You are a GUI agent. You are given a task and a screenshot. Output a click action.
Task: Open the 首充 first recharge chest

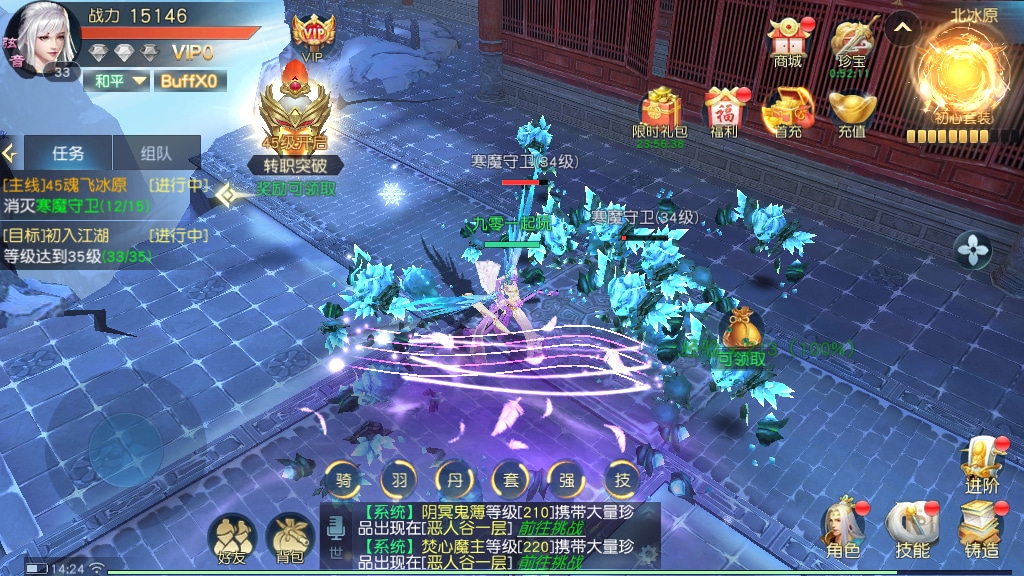(x=788, y=111)
